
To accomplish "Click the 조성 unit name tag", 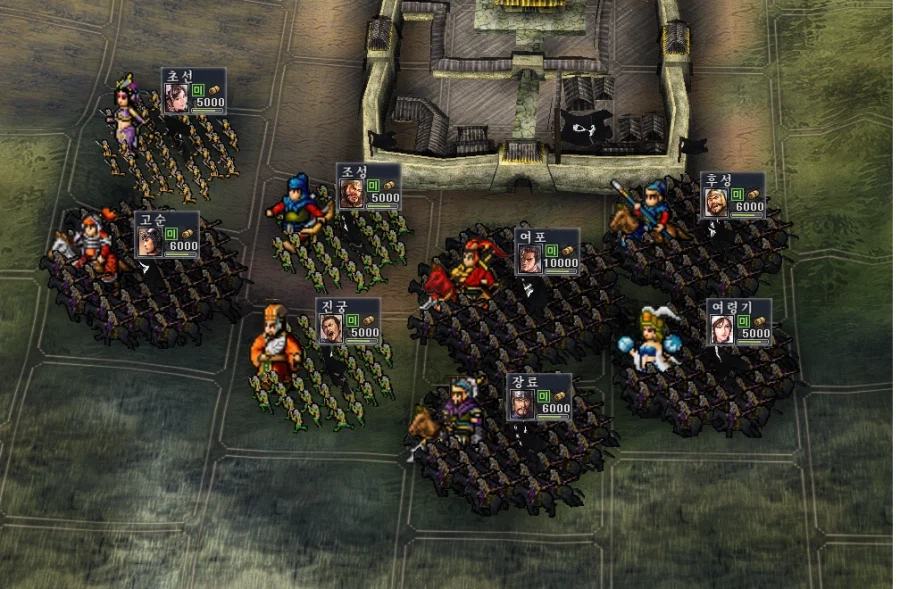I will pos(368,187).
